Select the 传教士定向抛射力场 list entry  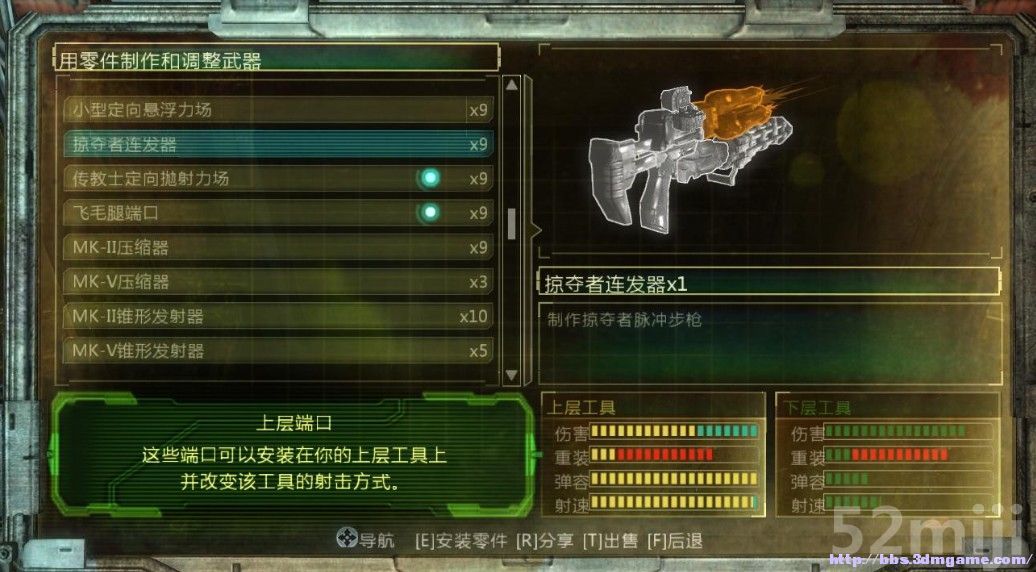tap(278, 179)
